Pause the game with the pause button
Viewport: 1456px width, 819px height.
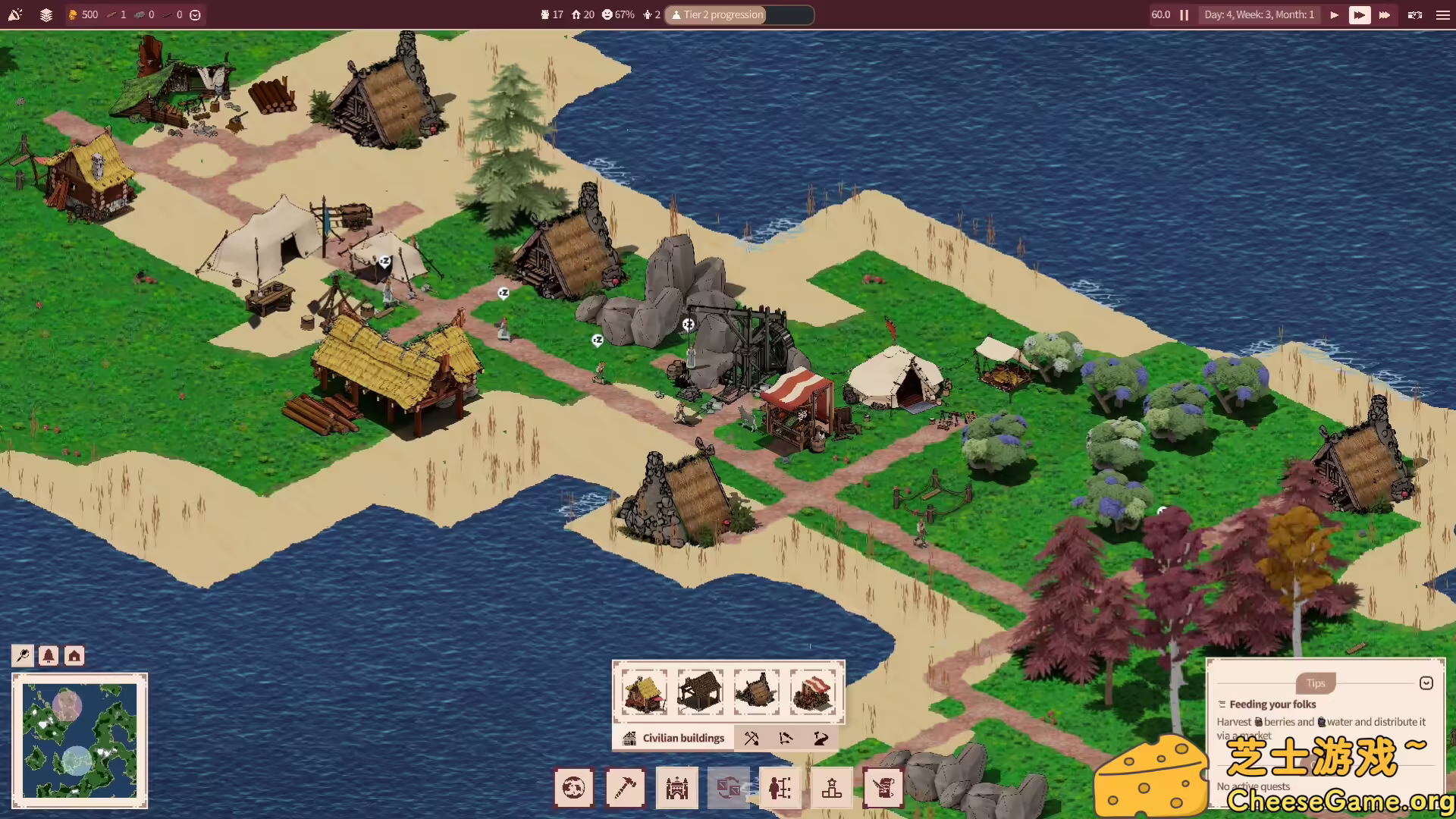(1185, 14)
